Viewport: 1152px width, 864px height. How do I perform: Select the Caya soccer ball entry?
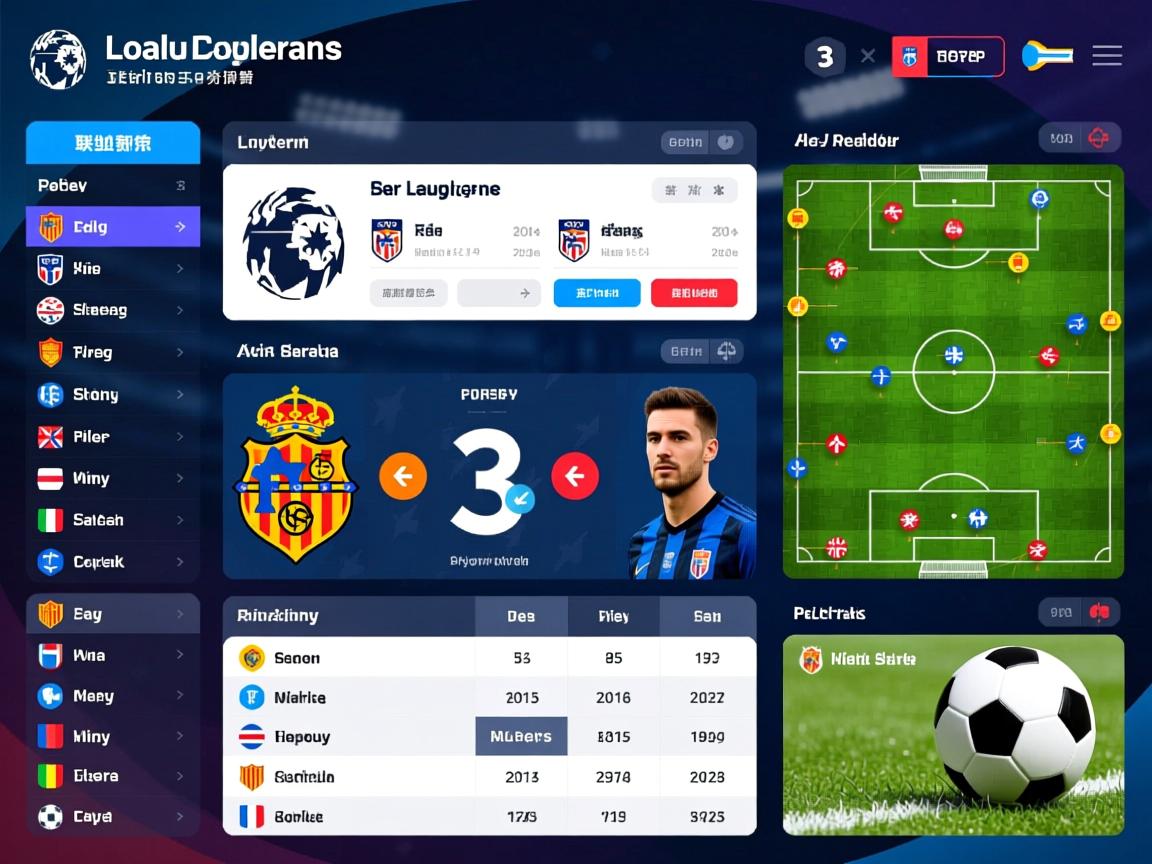pyautogui.click(x=112, y=817)
